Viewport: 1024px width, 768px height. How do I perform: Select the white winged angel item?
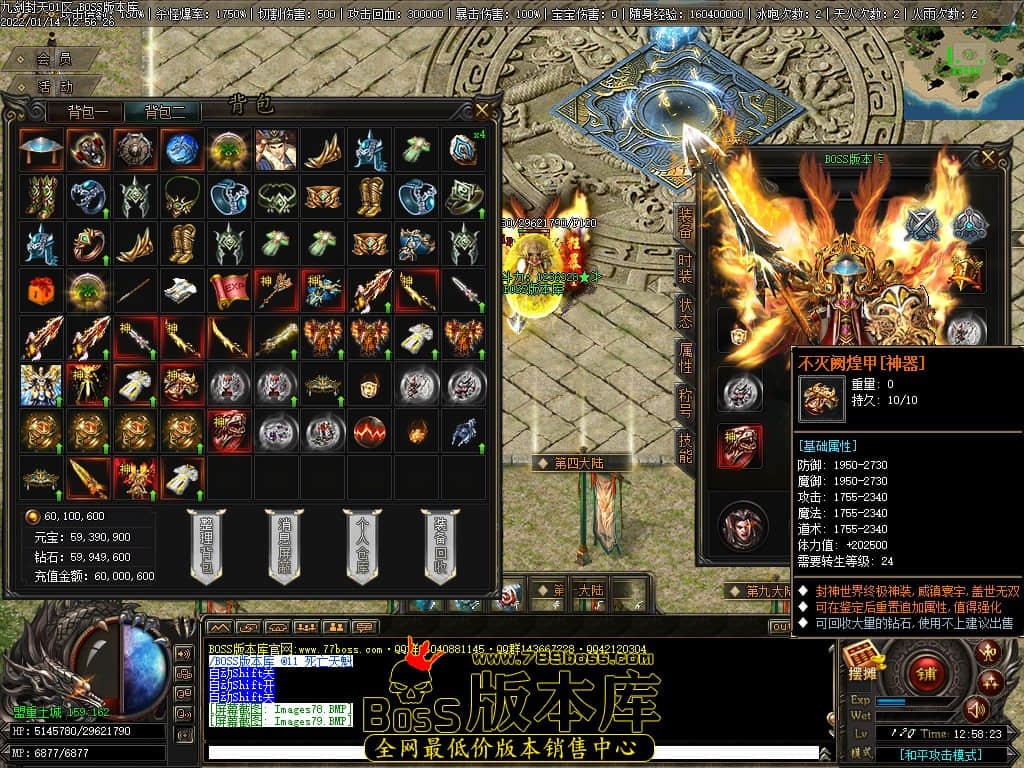tap(40, 384)
